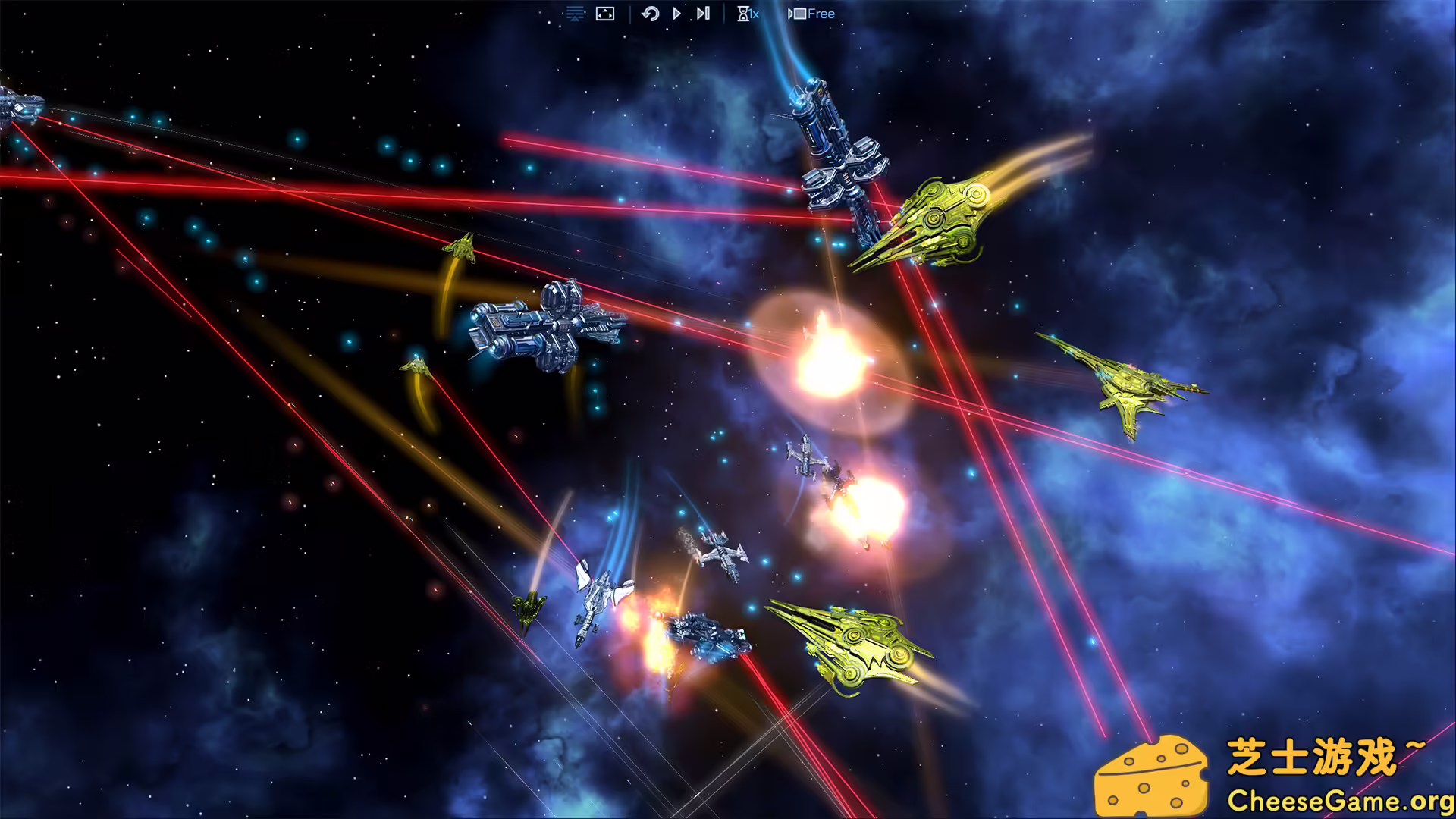
Task: Click the hourglass speed icon
Action: tap(742, 13)
